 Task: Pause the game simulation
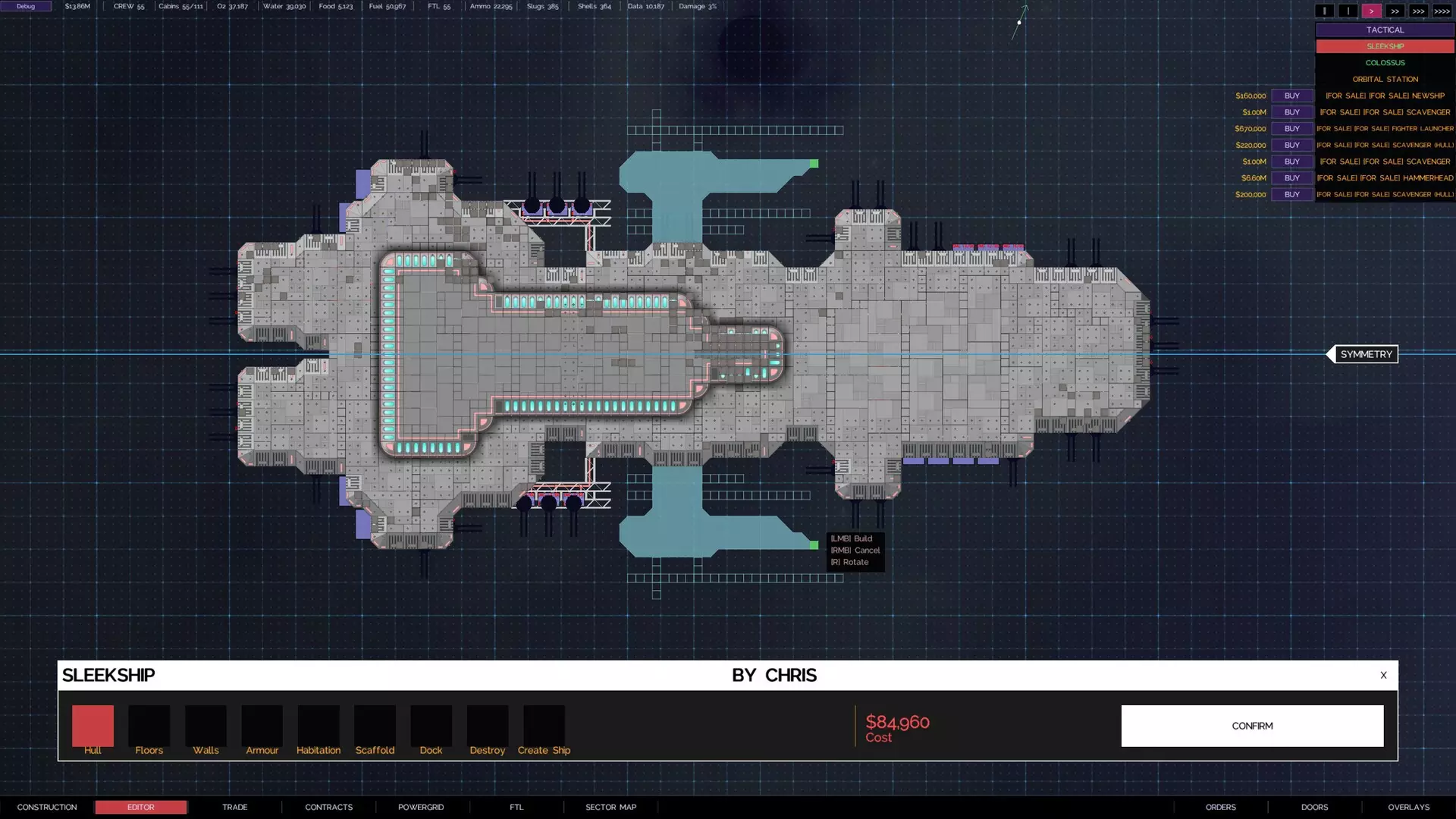1324,11
